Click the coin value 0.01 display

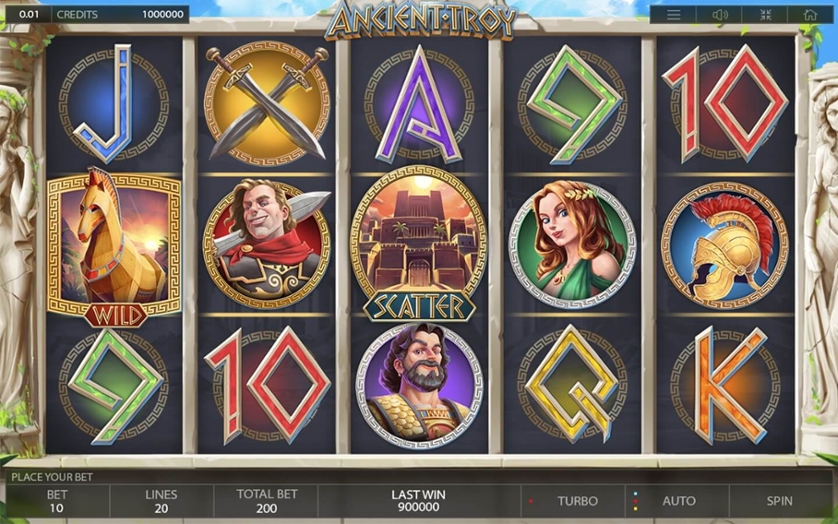click(29, 15)
